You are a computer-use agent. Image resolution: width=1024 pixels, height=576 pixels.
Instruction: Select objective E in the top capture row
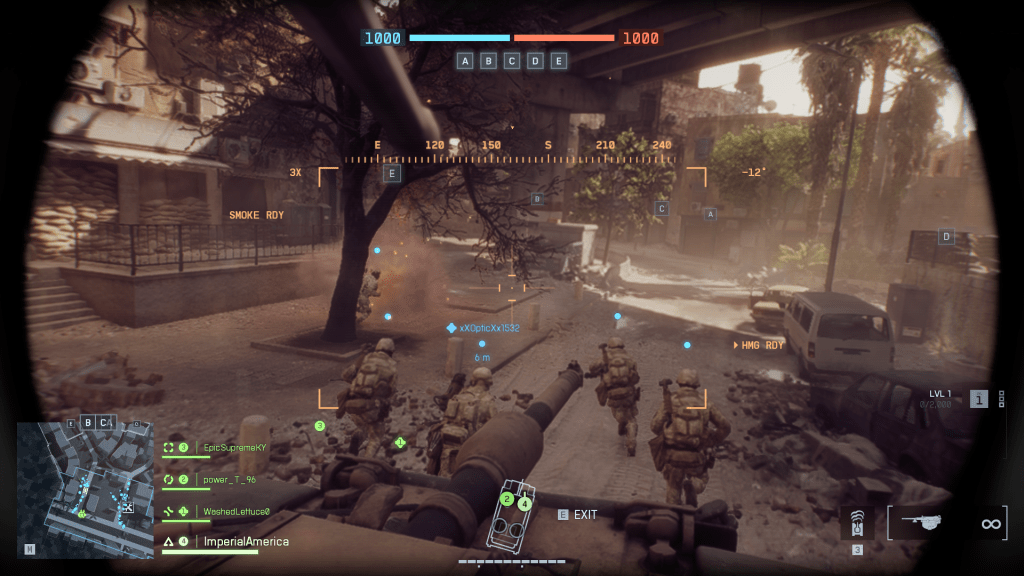pos(559,61)
